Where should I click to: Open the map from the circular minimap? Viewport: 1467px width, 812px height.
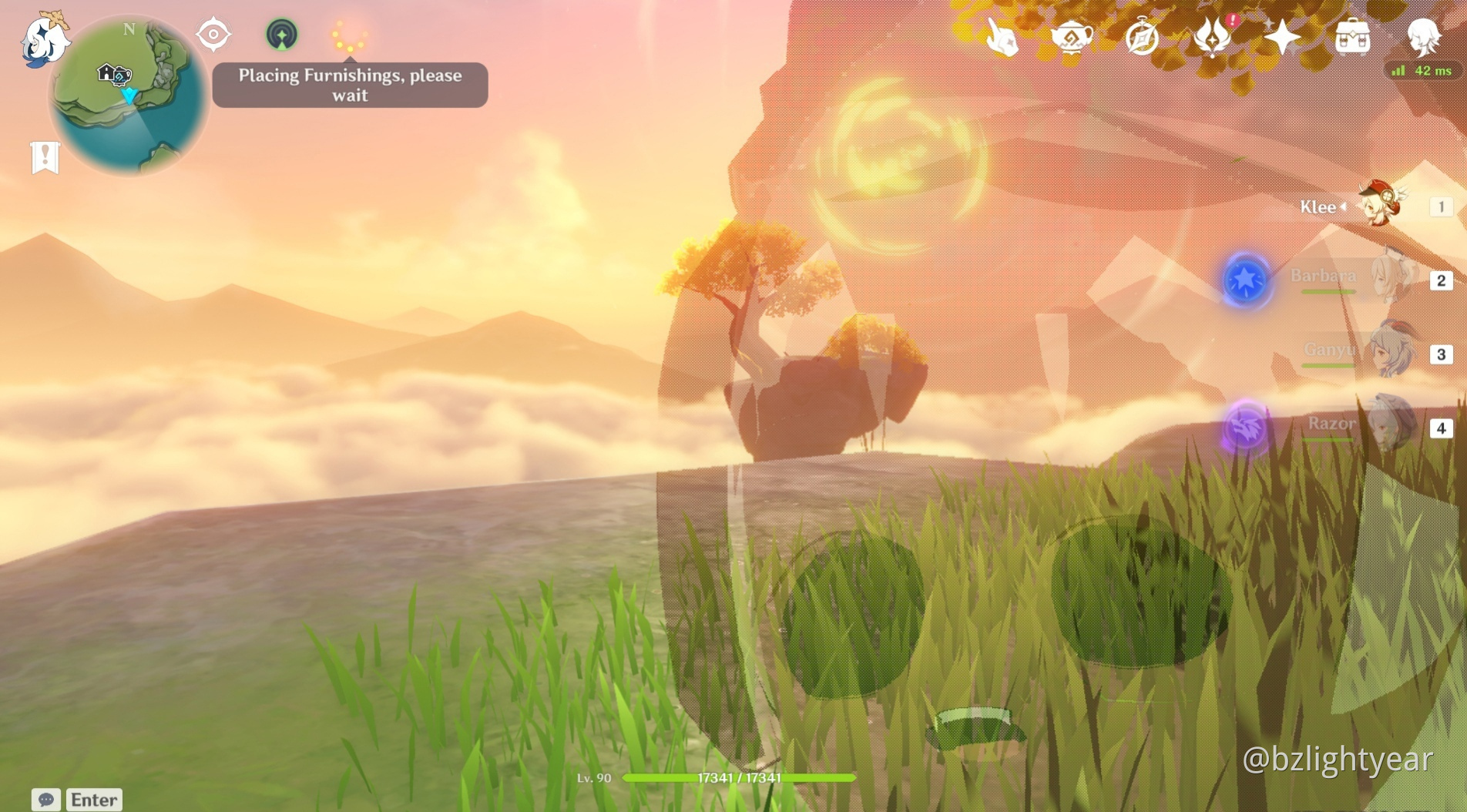[x=128, y=96]
